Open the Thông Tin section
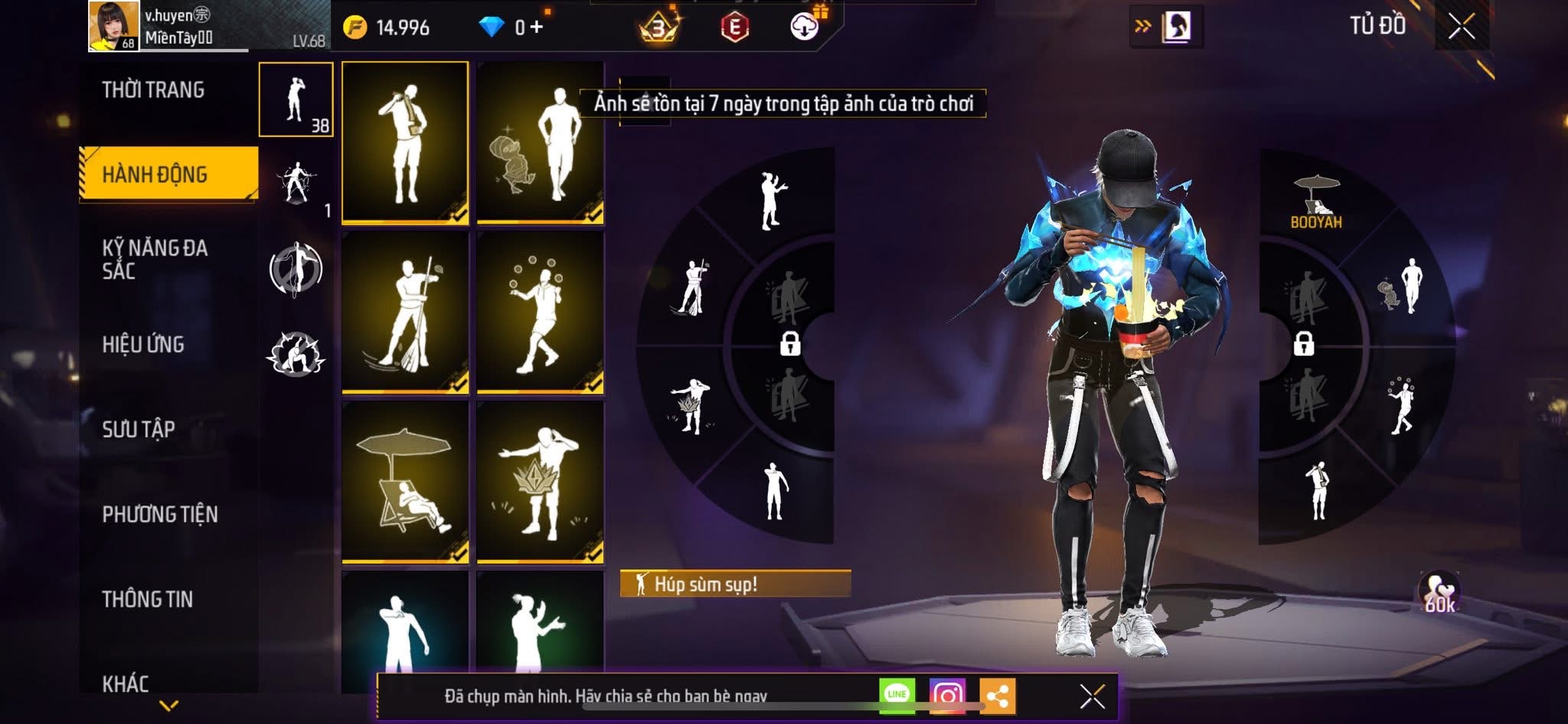Image resolution: width=1568 pixels, height=724 pixels. 148,599
